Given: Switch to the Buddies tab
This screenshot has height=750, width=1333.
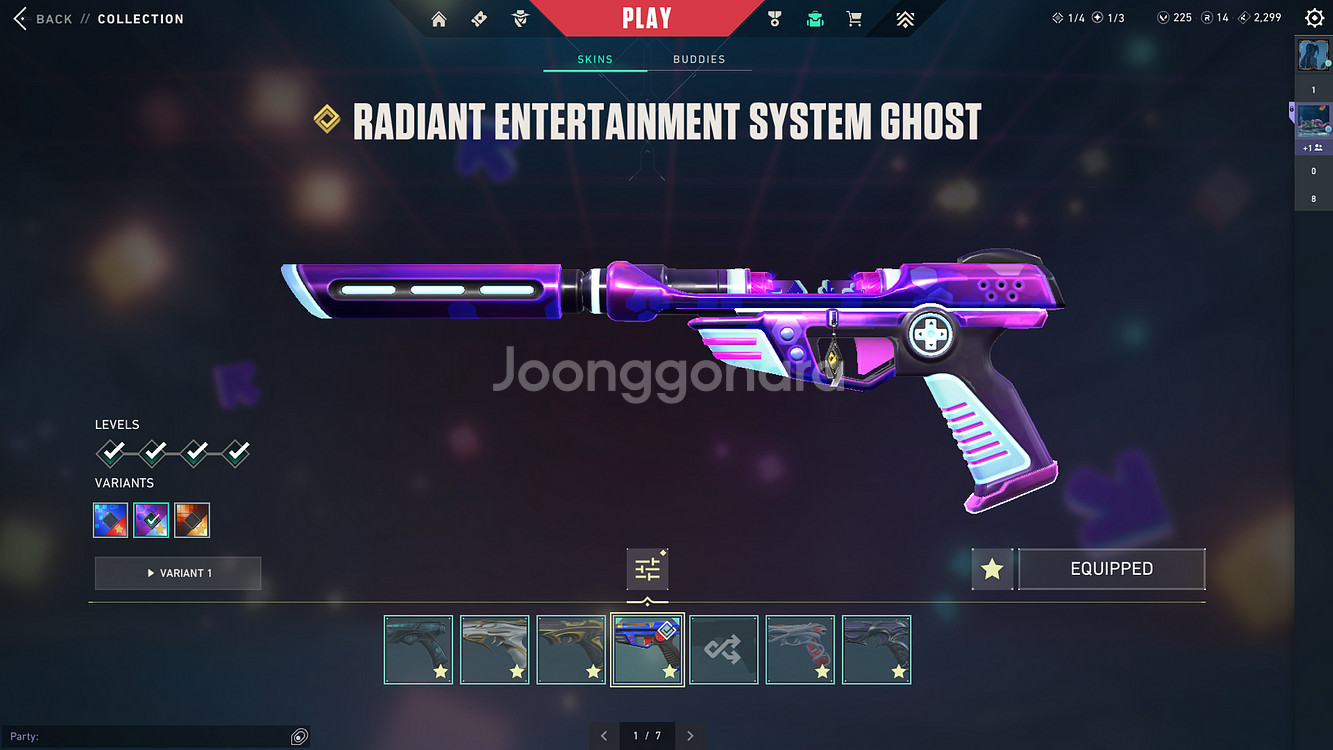Looking at the screenshot, I should pos(699,59).
